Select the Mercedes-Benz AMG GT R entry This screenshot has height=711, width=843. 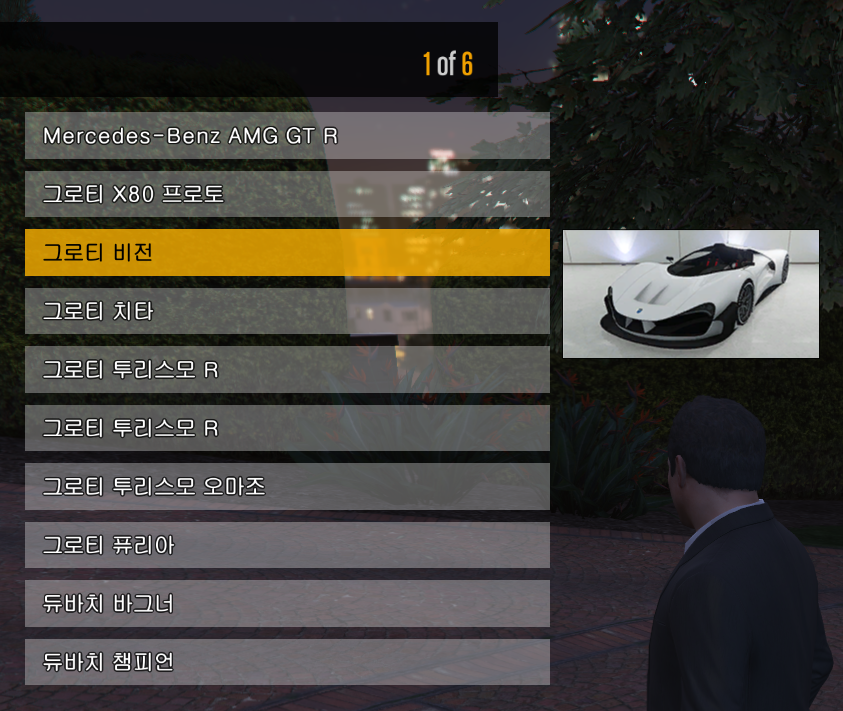pyautogui.click(x=287, y=136)
